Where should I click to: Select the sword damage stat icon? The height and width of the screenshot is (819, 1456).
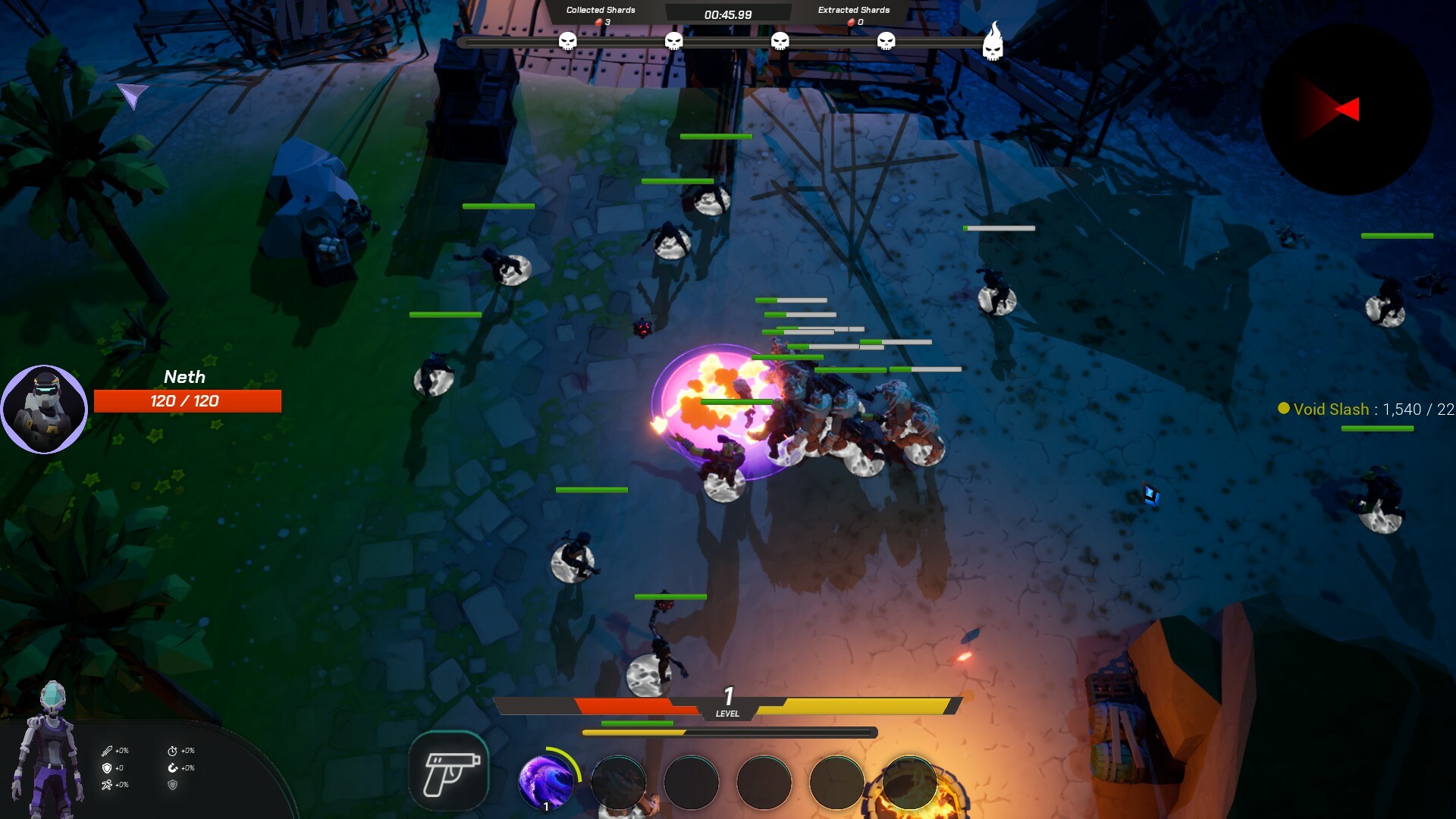point(107,751)
